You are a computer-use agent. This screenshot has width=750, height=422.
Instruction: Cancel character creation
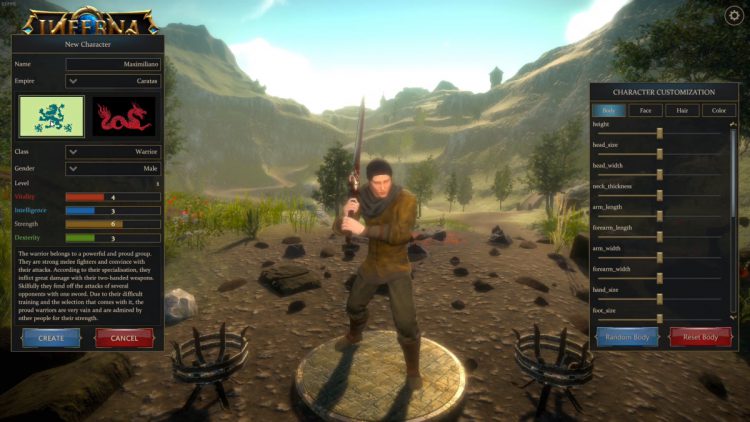click(x=124, y=338)
